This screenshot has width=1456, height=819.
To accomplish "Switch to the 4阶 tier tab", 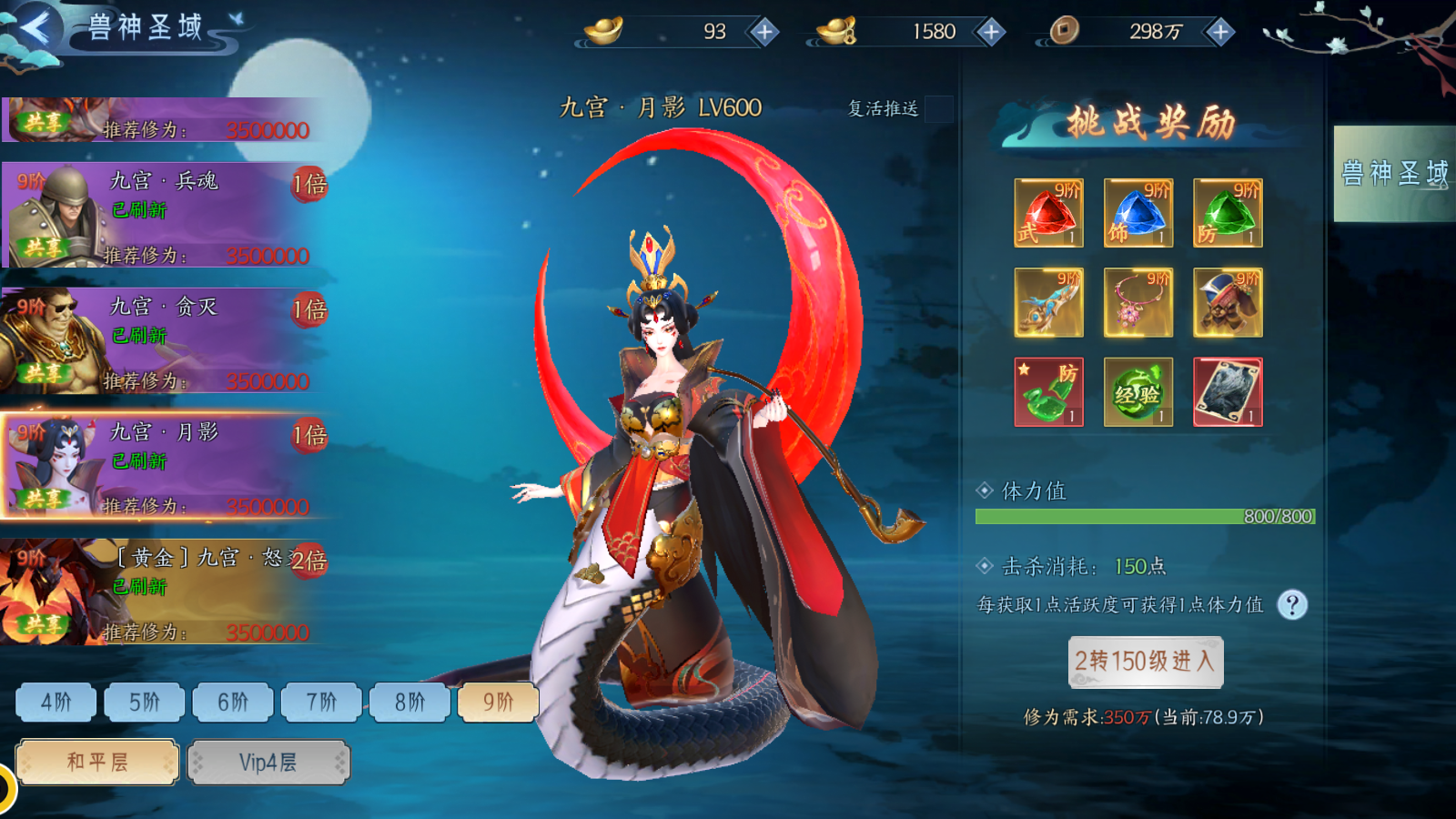I will (56, 702).
